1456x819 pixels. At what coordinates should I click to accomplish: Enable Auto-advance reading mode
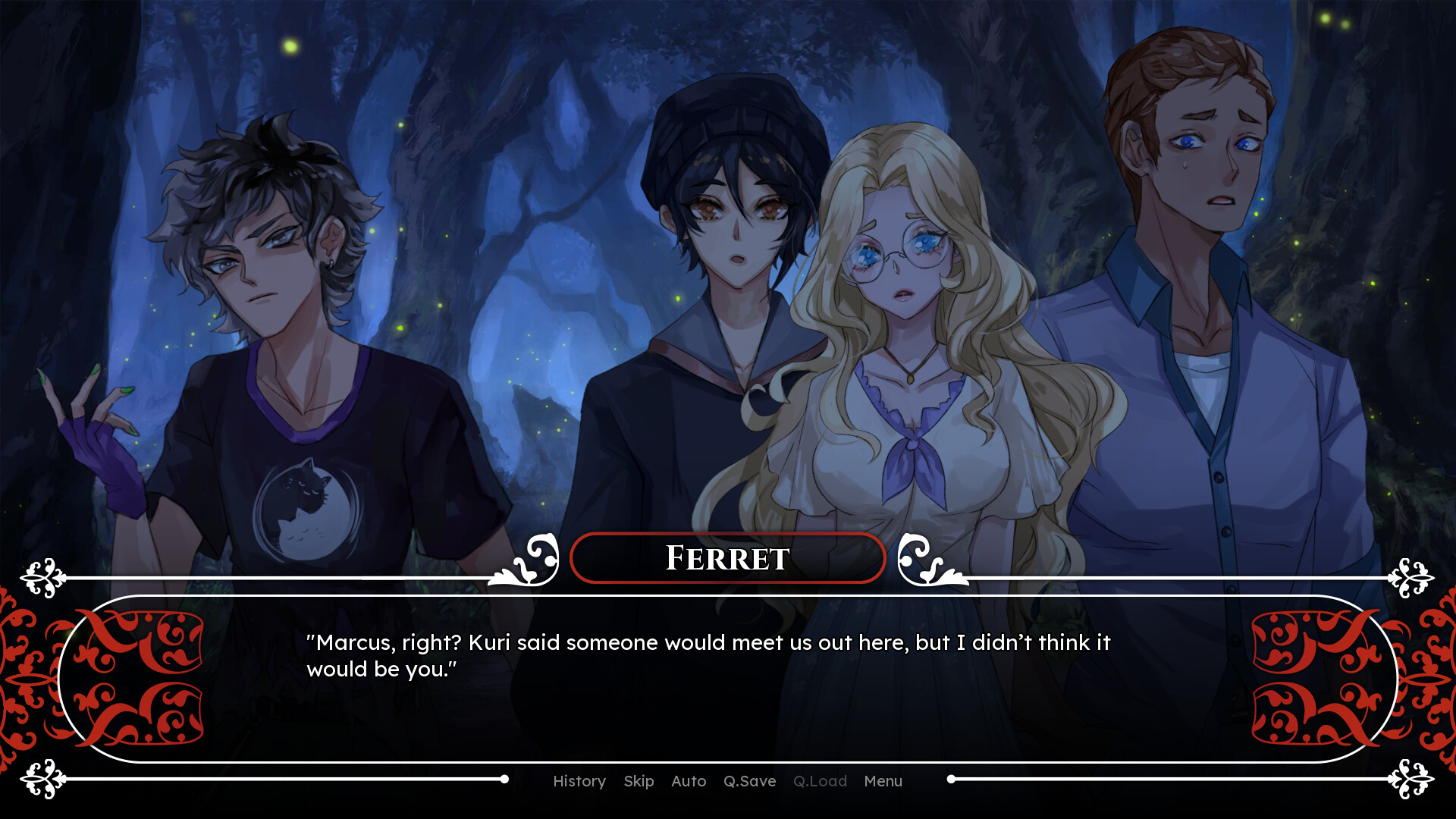point(688,781)
